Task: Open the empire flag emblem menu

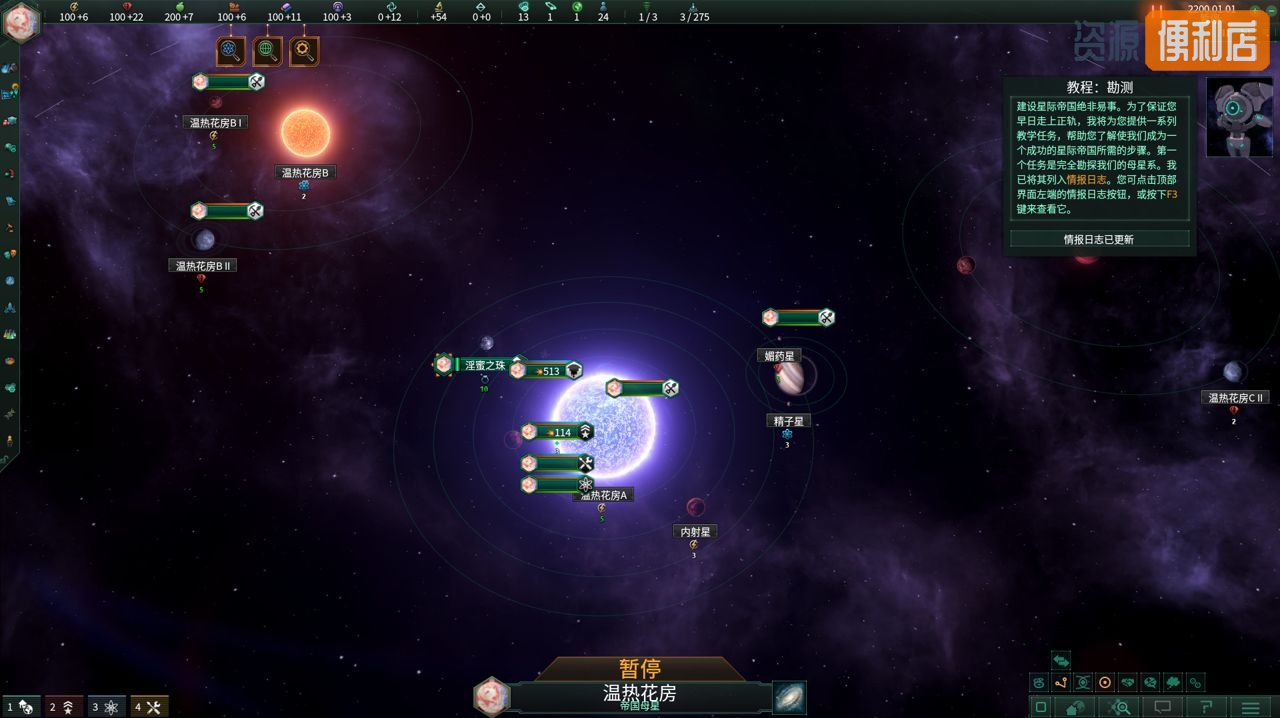Action: click(x=20, y=22)
